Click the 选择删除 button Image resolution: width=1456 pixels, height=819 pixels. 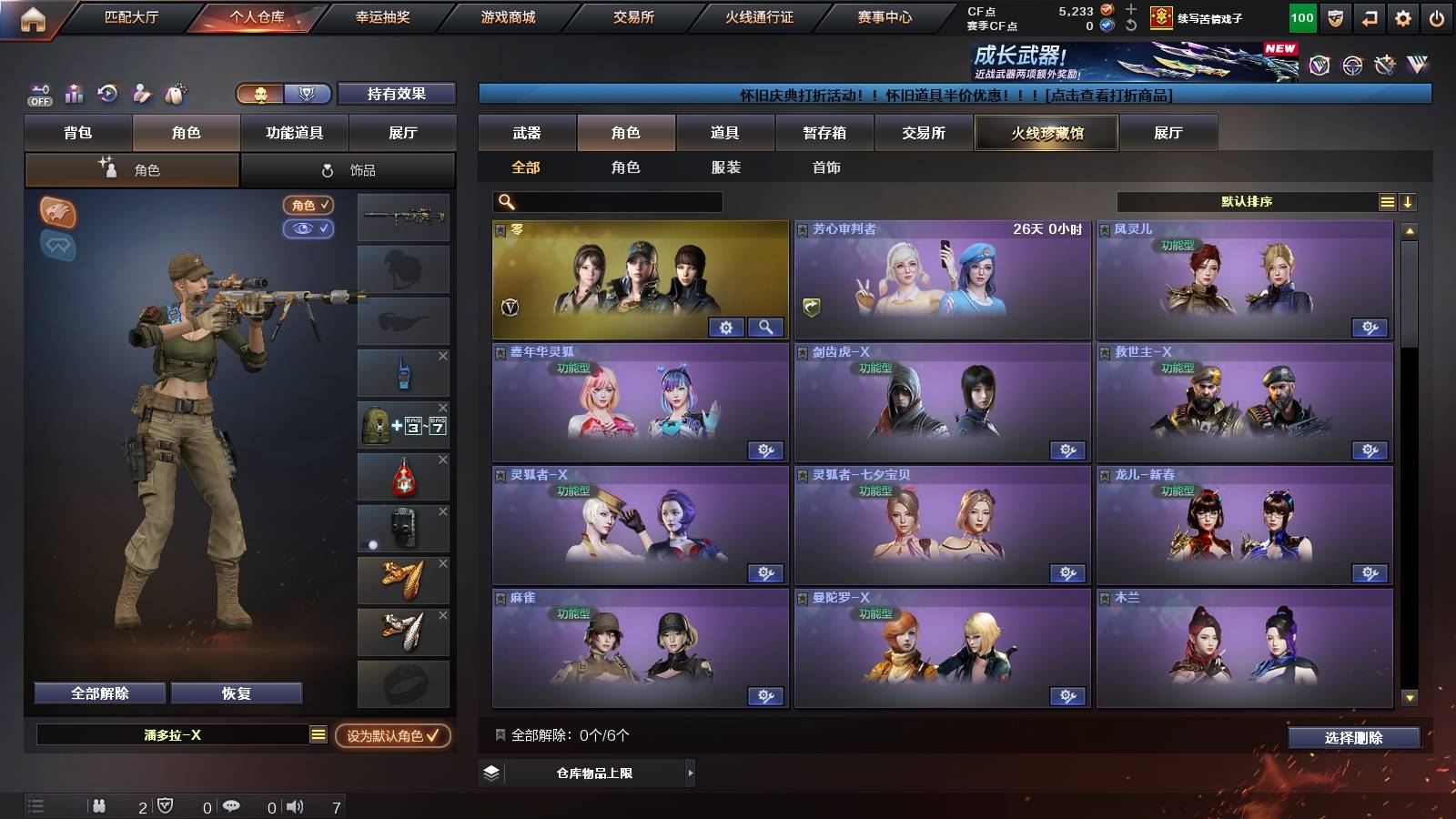click(x=1354, y=738)
